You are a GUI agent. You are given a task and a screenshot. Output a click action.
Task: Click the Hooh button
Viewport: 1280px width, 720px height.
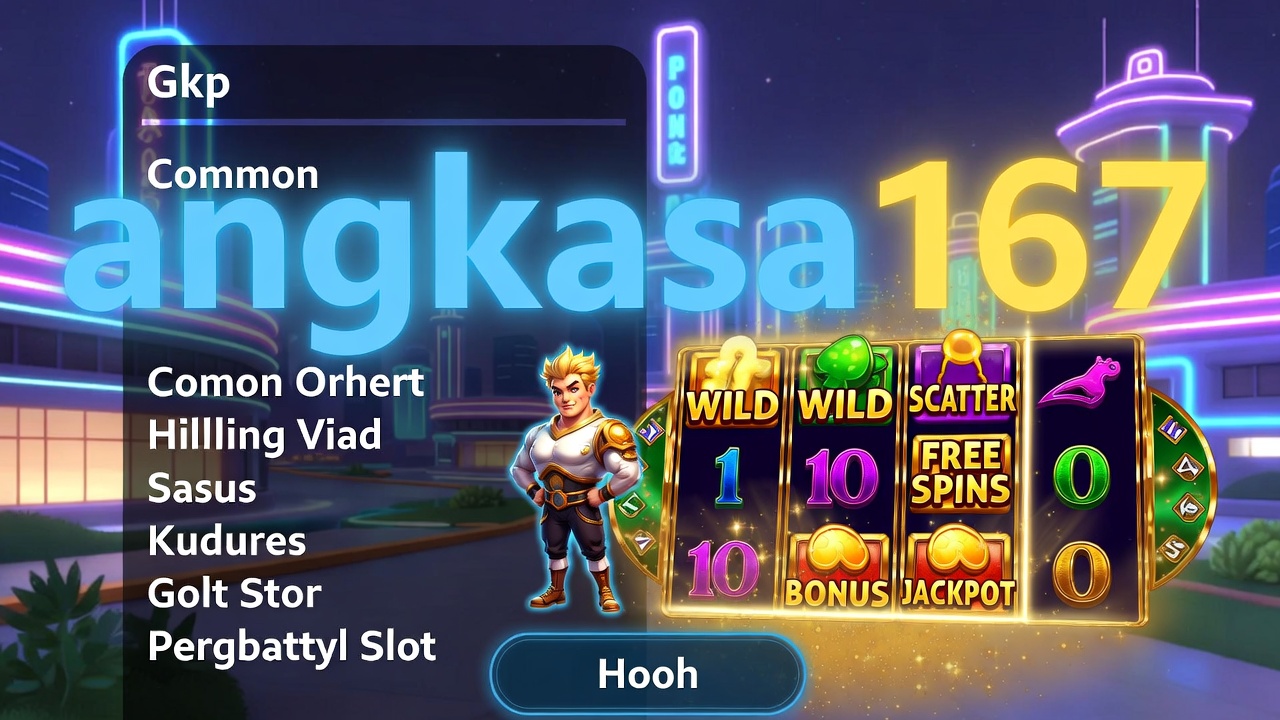point(647,673)
